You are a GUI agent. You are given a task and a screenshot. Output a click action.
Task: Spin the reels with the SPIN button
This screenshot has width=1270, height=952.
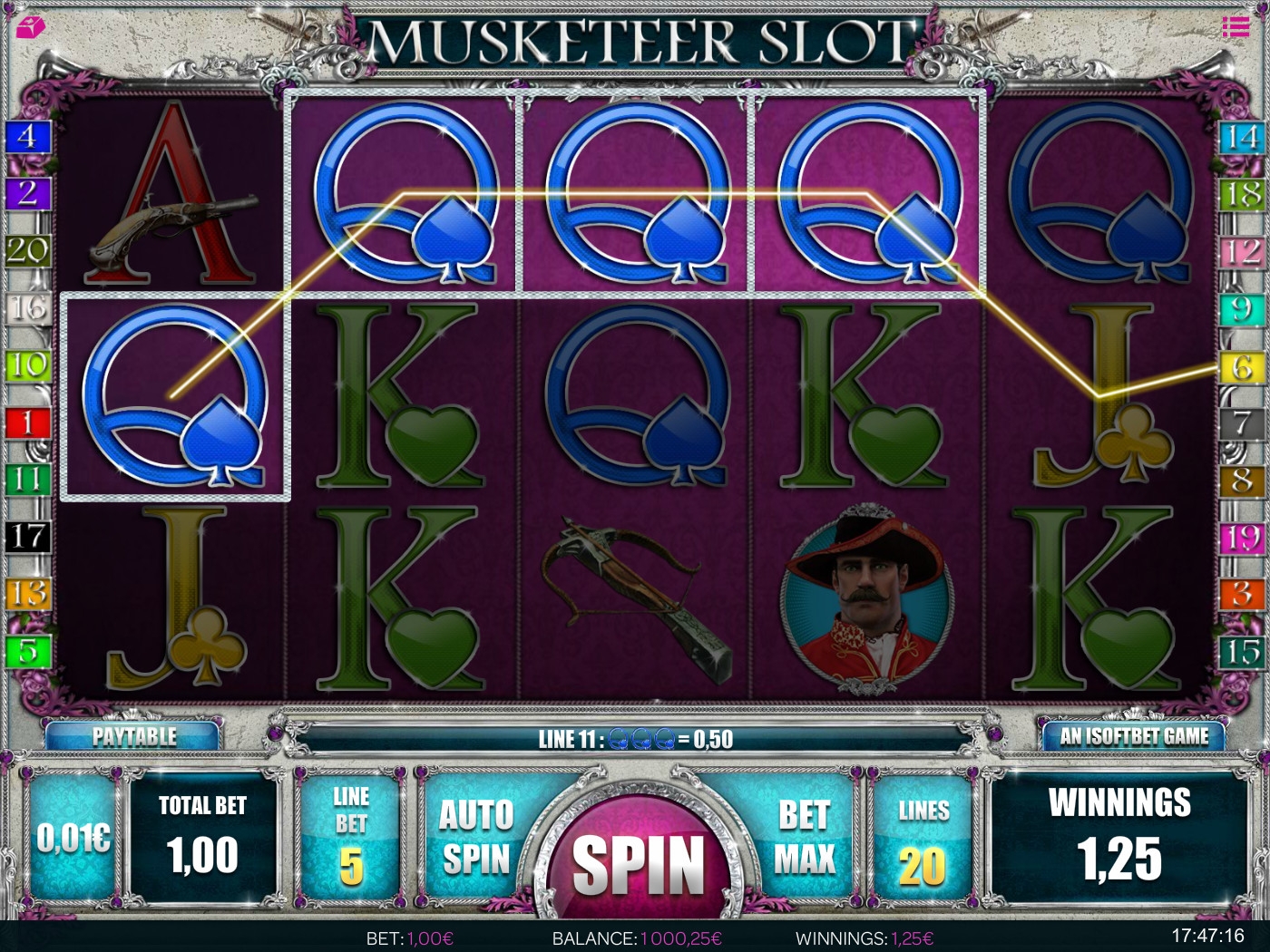[639, 861]
